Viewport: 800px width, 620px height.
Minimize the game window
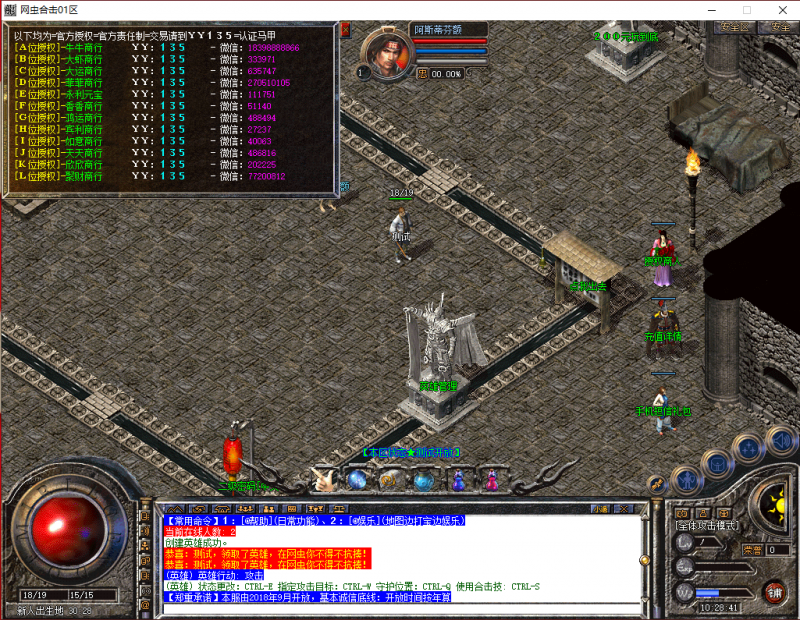pos(716,9)
